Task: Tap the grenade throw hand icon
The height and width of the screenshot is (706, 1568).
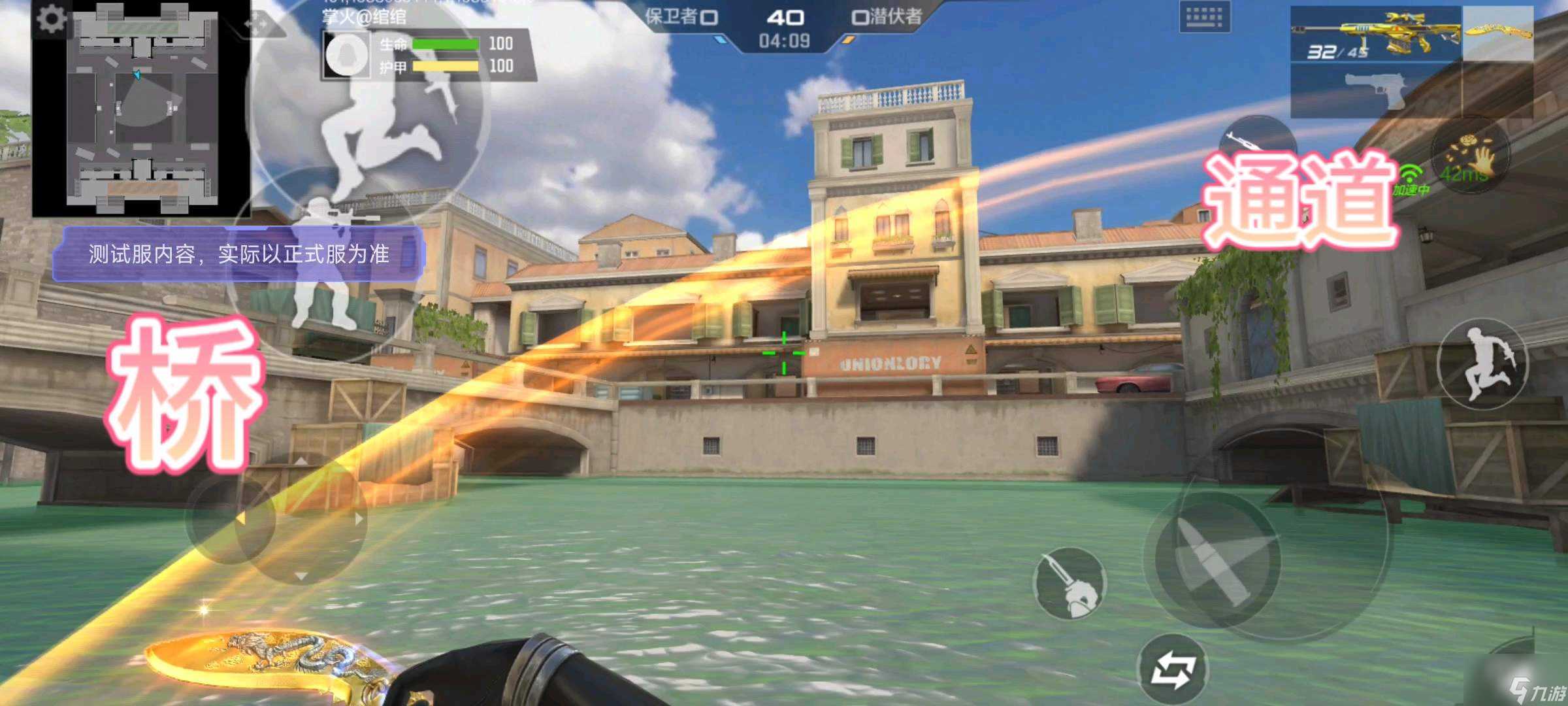Action: pyautogui.click(x=1470, y=155)
